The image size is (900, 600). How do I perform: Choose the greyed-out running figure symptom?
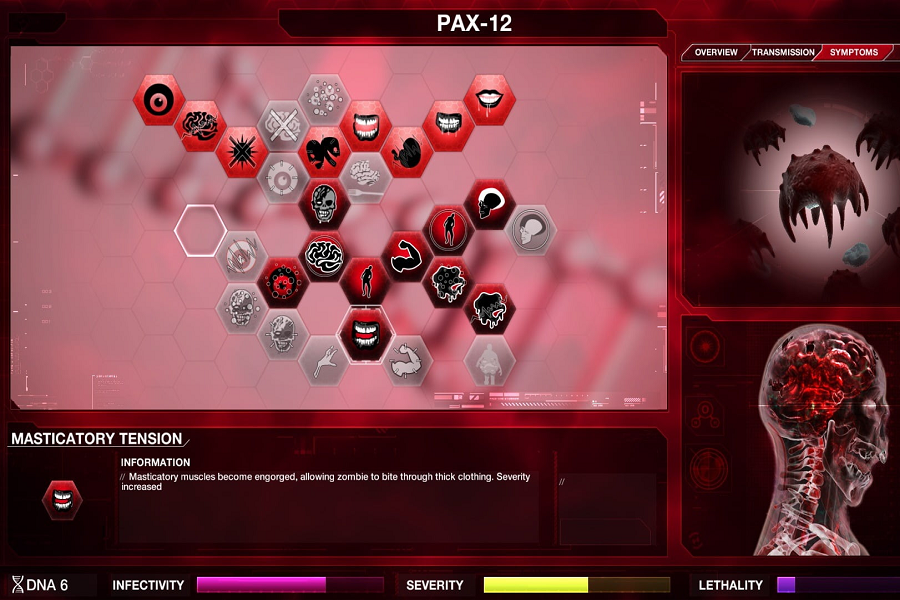coord(324,359)
